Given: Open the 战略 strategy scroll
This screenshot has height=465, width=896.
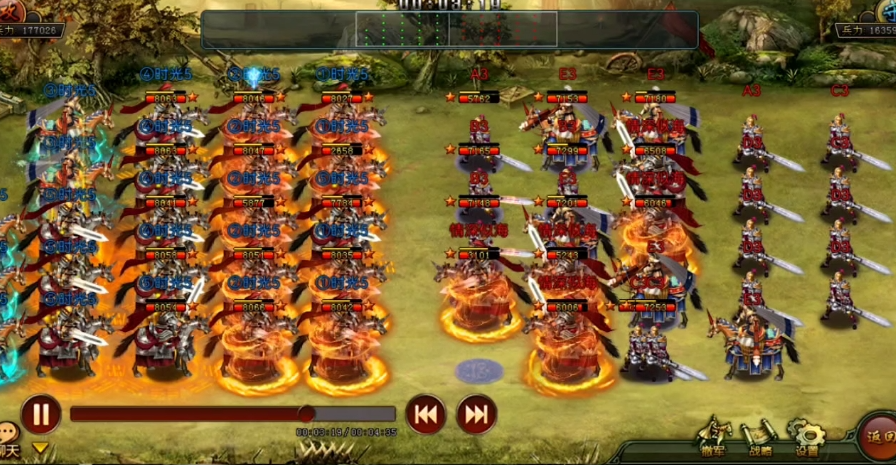Looking at the screenshot, I should 760,437.
